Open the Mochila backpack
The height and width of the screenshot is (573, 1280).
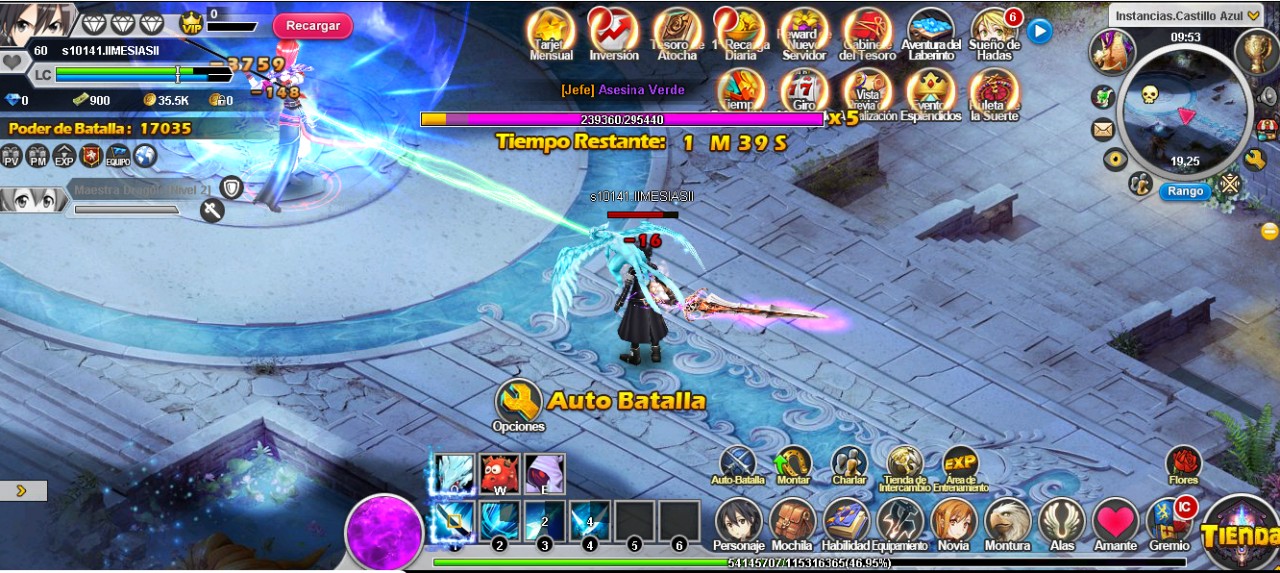click(792, 522)
